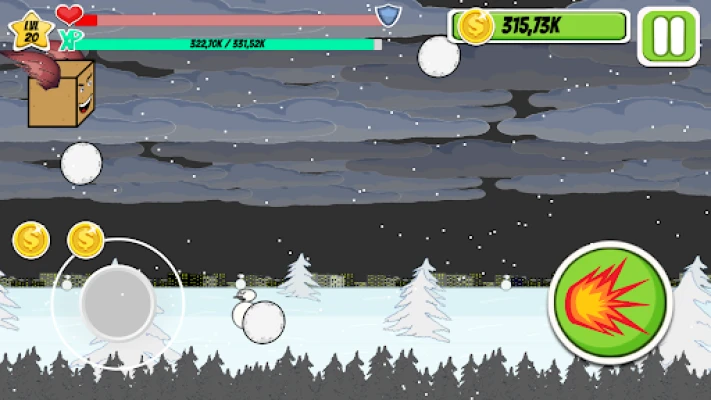
Task: Pause the game with the green button
Action: tap(668, 37)
